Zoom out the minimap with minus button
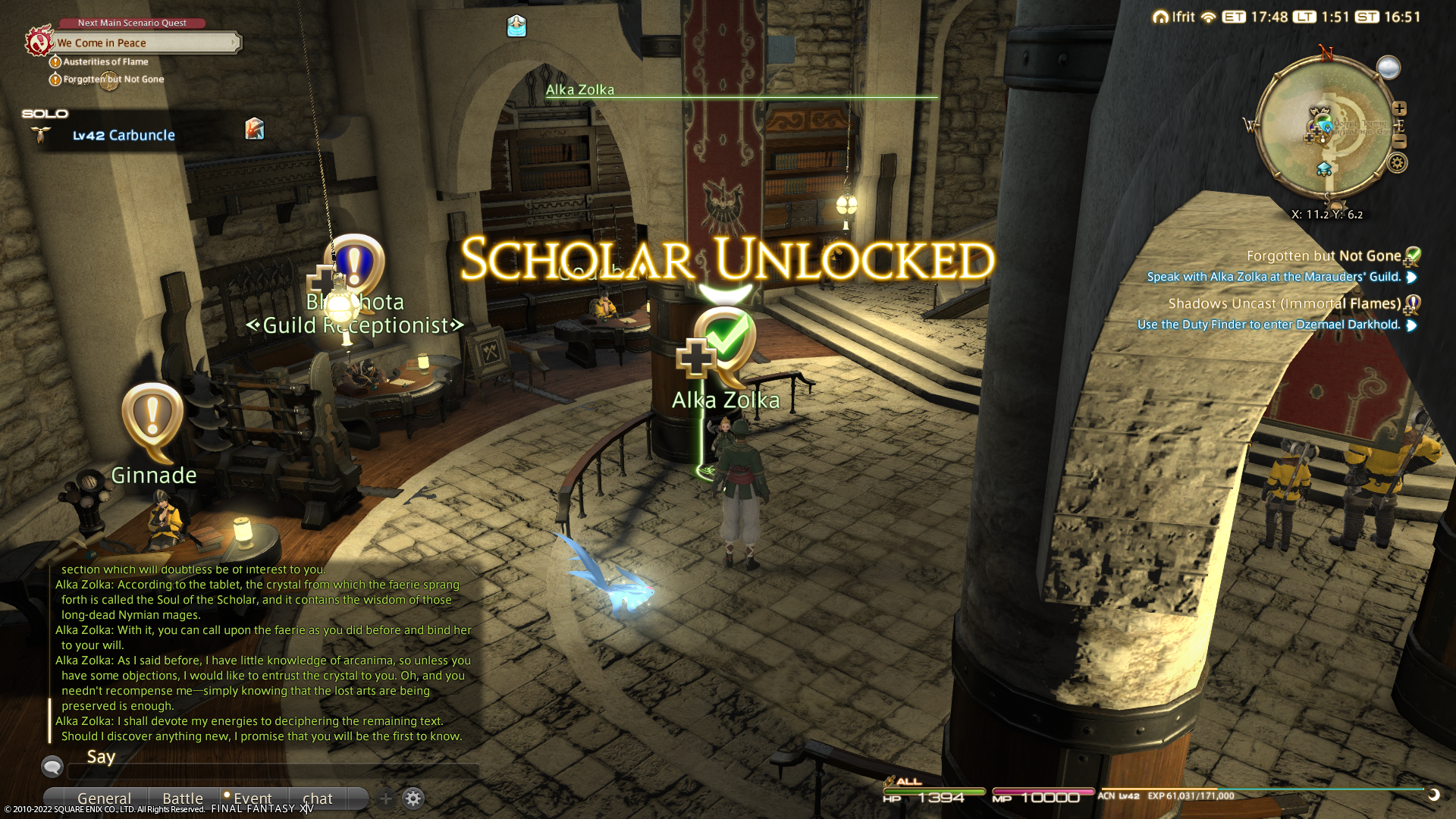Image resolution: width=1456 pixels, height=819 pixels. [x=1400, y=142]
